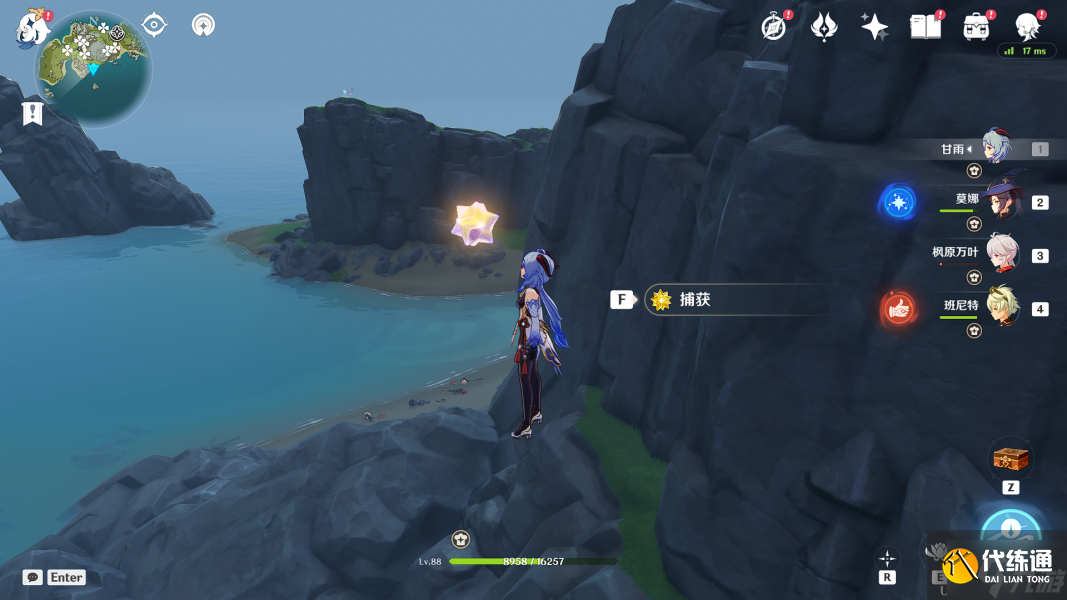Trigger 班尼特's red elemental burst icon
1067x600 pixels.
(x=899, y=310)
